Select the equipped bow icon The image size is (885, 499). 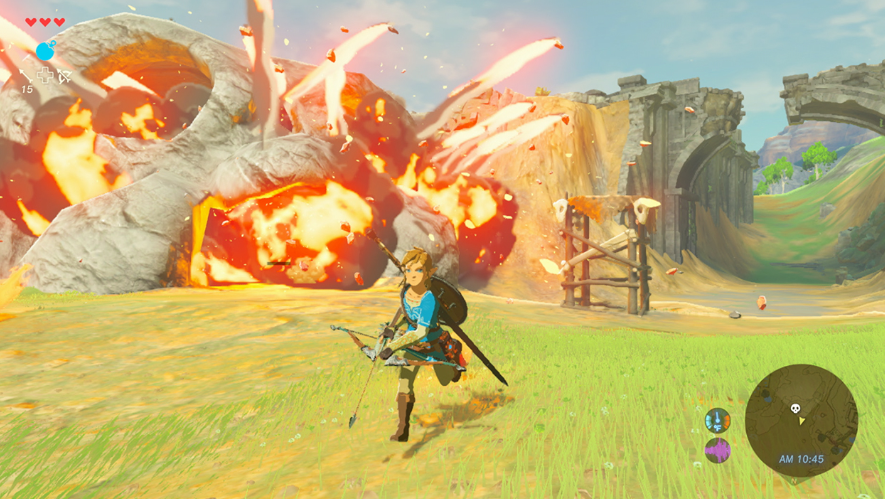point(65,76)
